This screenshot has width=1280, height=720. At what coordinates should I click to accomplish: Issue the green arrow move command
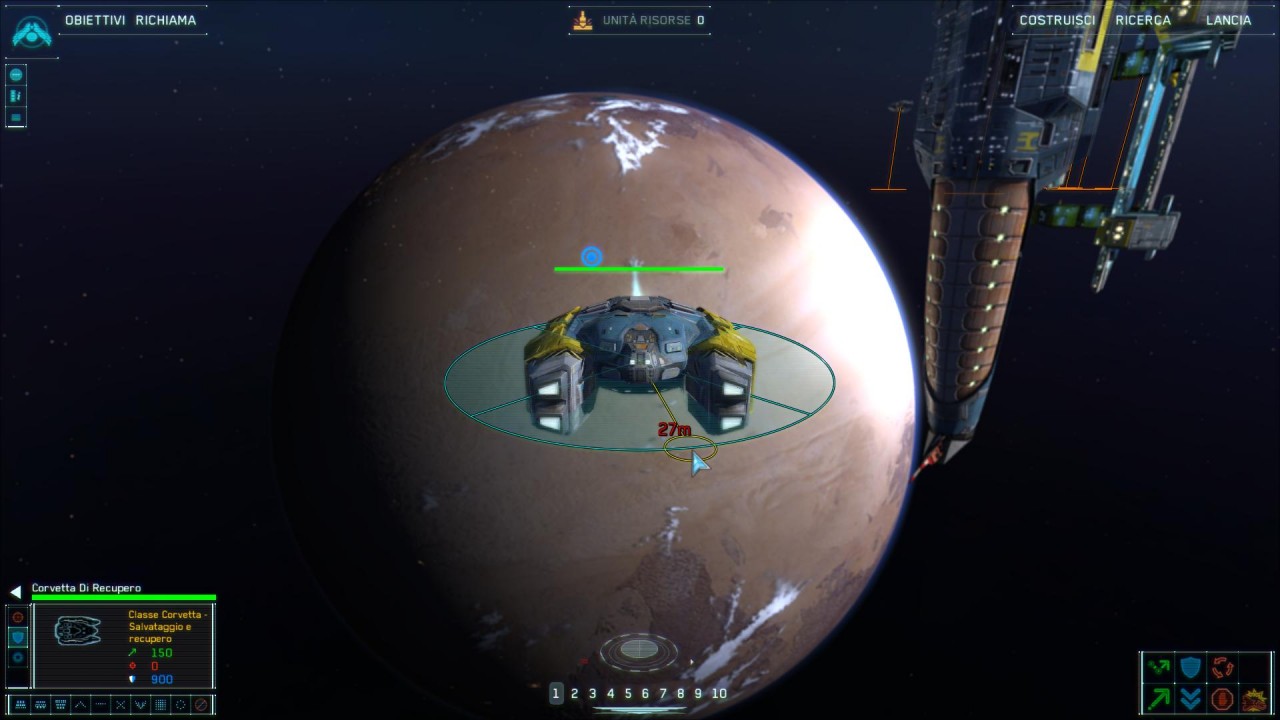pos(1159,698)
